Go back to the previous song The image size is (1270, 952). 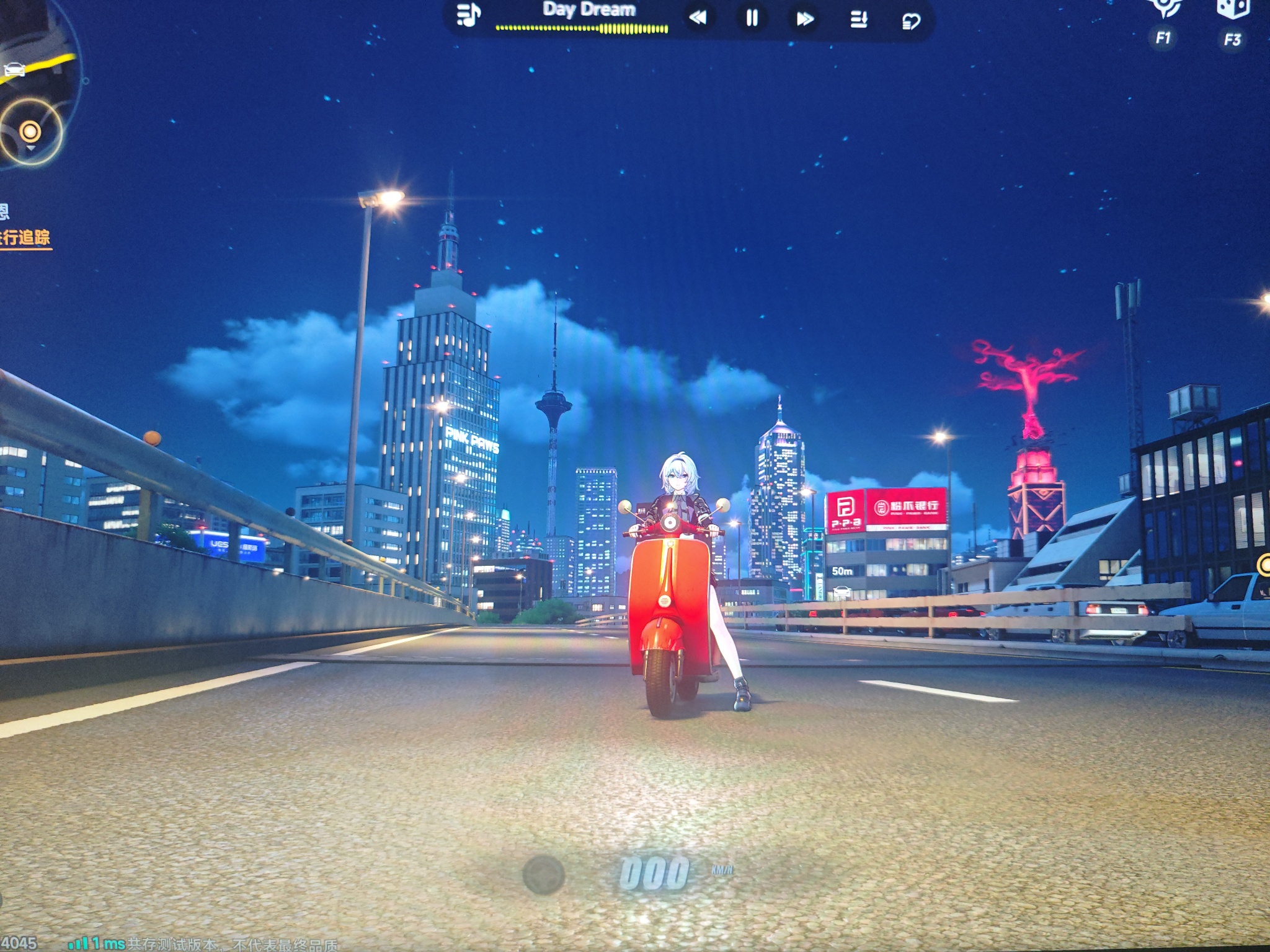(x=698, y=18)
